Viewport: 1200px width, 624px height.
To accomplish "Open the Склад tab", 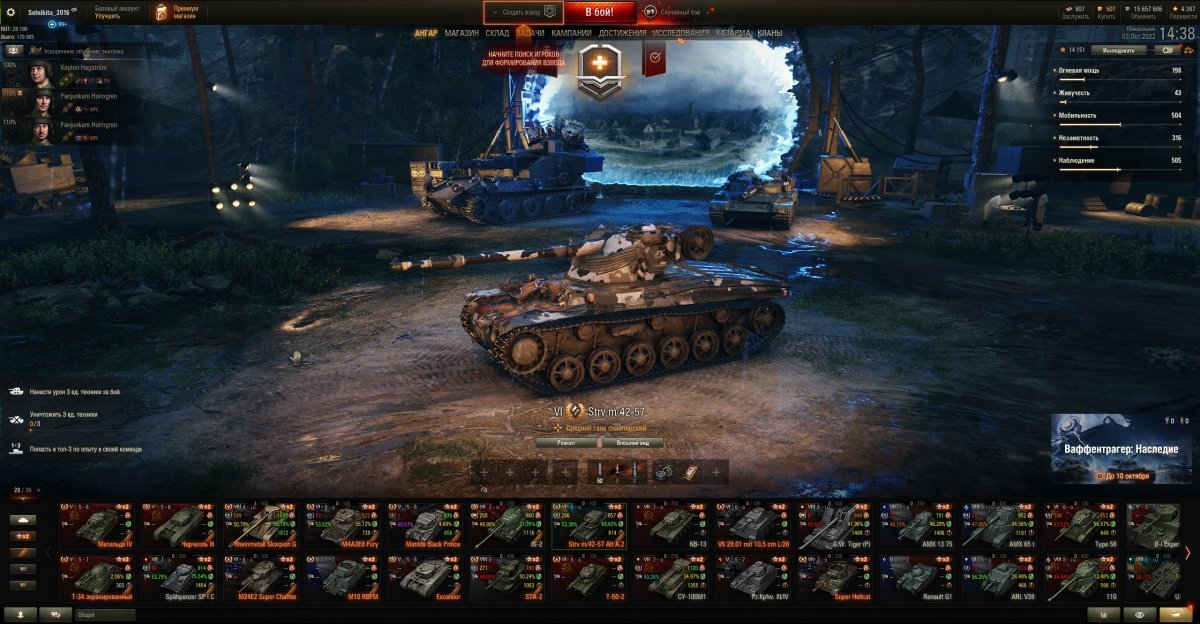I will pos(497,33).
